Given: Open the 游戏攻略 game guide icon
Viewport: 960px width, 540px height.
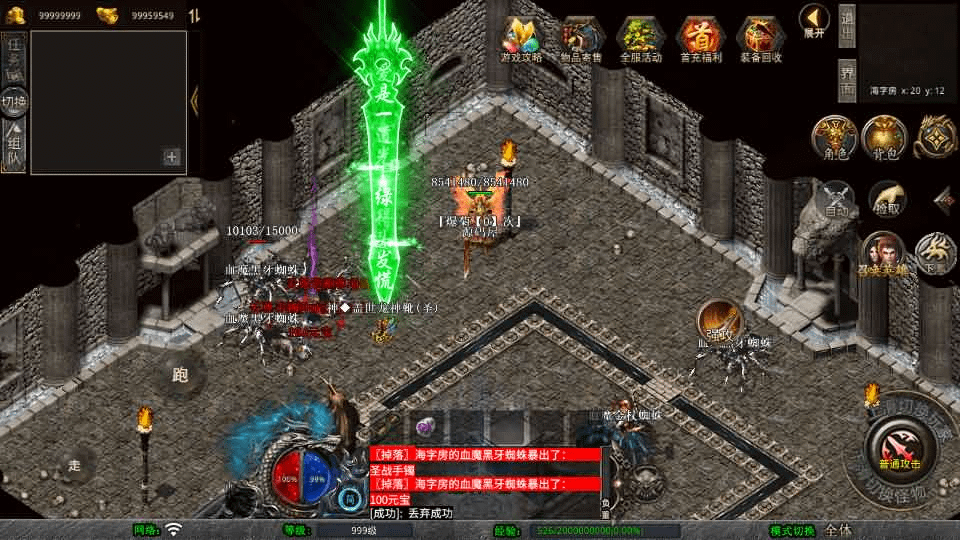Looking at the screenshot, I should pyautogui.click(x=522, y=39).
